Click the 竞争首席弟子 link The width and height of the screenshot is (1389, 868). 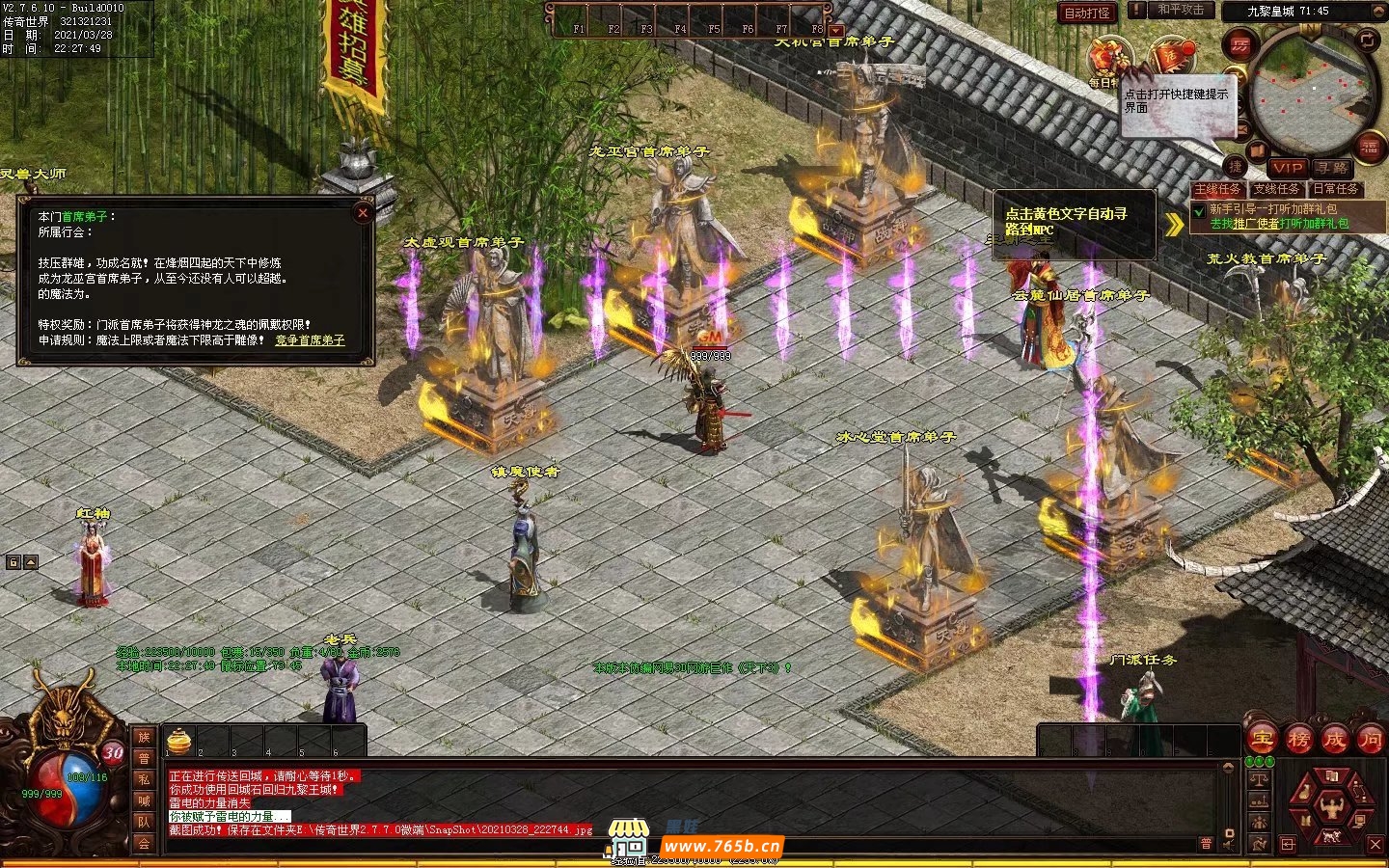pyautogui.click(x=310, y=340)
